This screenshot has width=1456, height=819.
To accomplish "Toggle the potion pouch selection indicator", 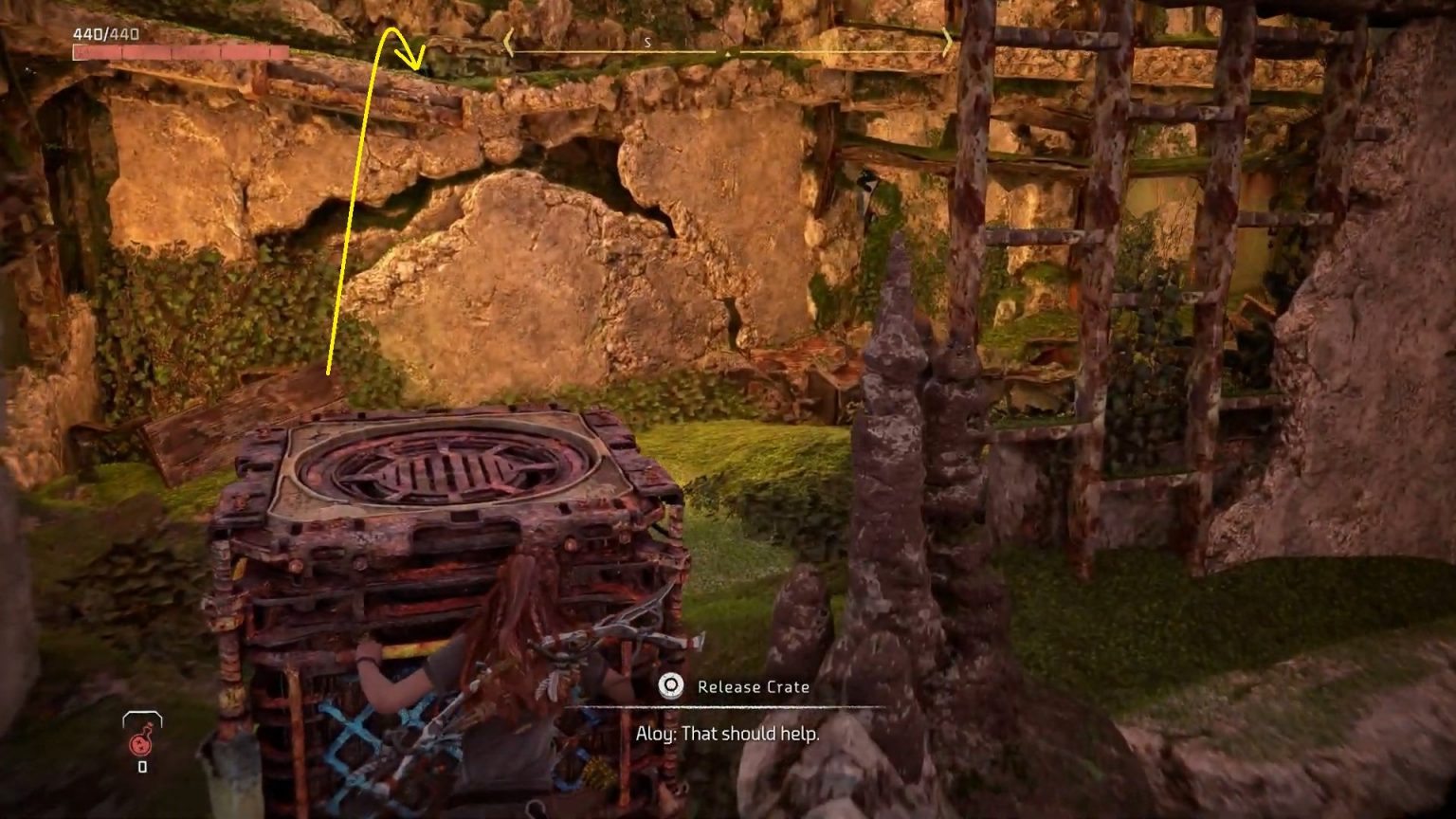I will [x=140, y=745].
